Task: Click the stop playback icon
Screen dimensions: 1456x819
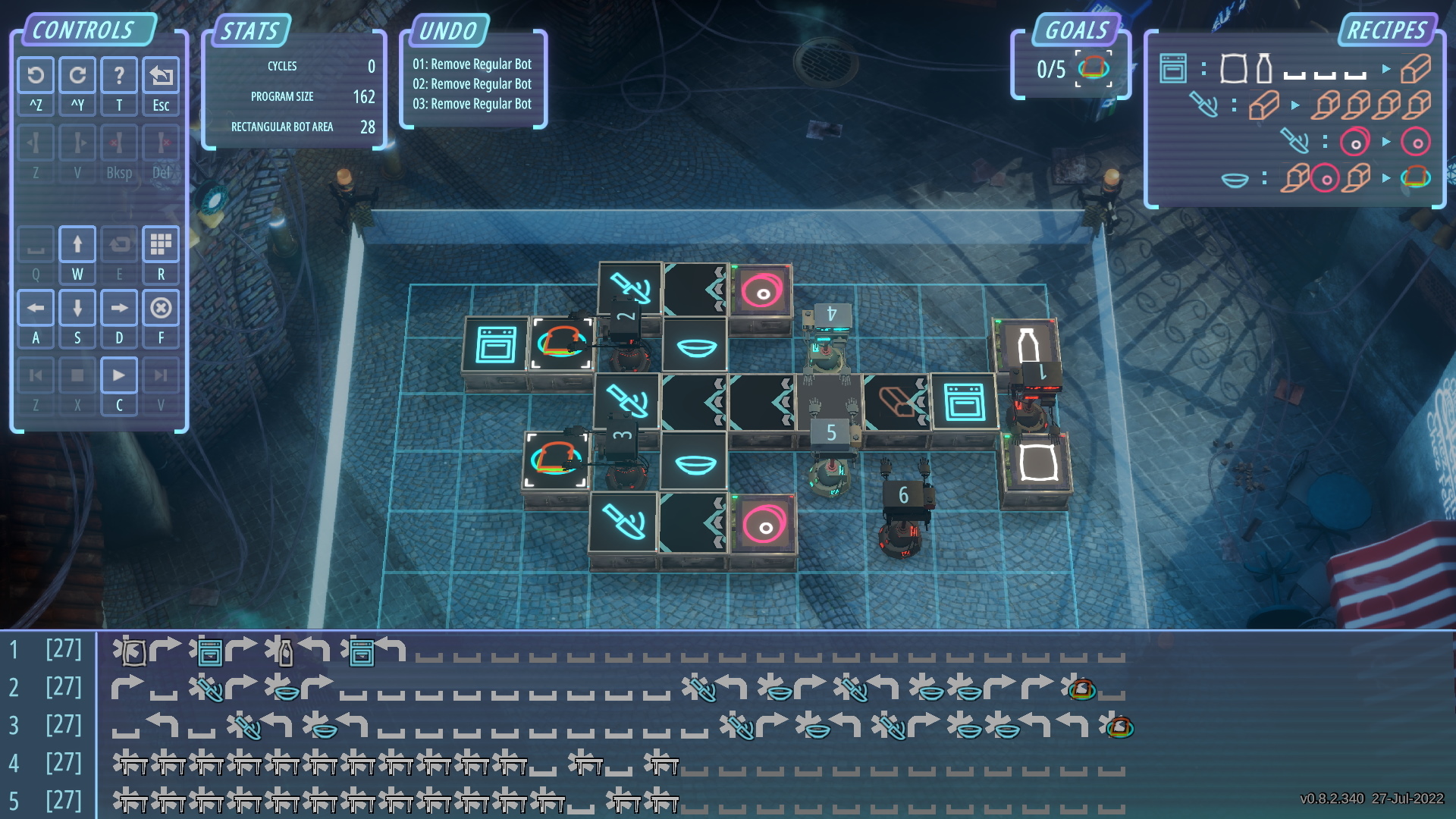Action: [77, 375]
